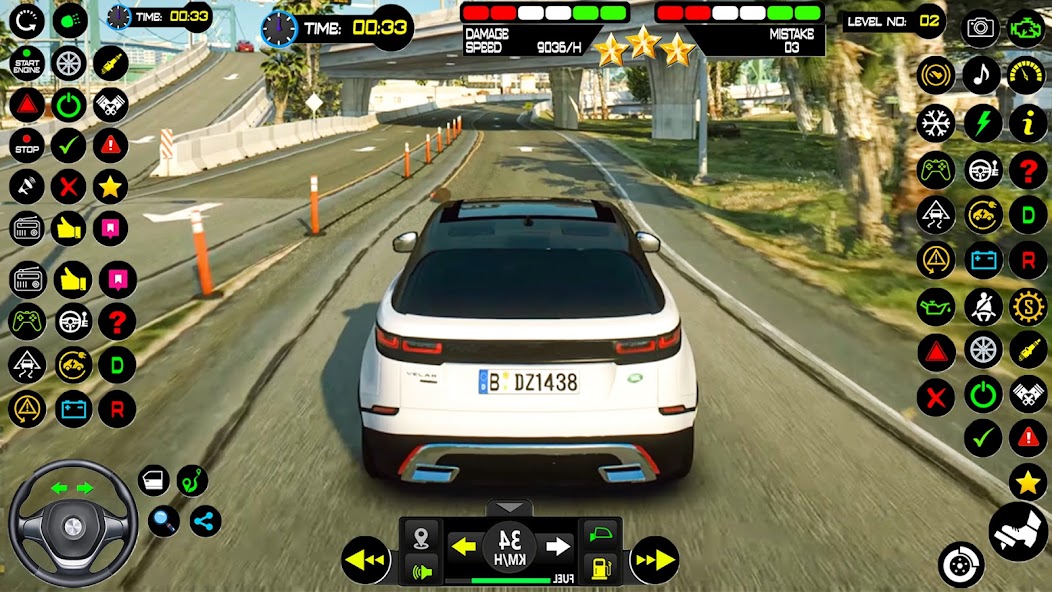Screen dimensions: 1052x592
Task: Open the green route path icon
Action: click(x=192, y=481)
